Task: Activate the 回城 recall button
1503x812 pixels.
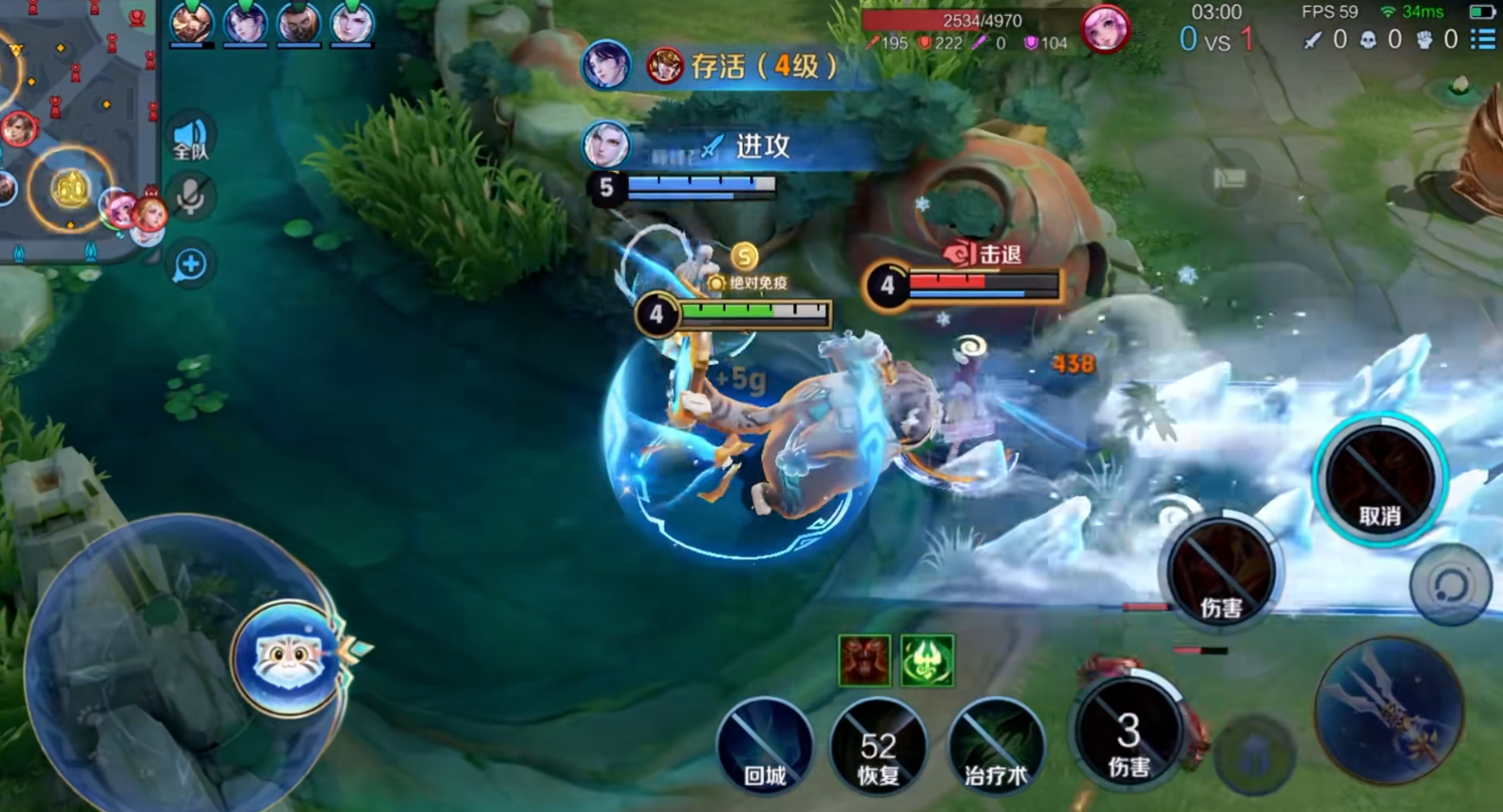Action: 765,747
